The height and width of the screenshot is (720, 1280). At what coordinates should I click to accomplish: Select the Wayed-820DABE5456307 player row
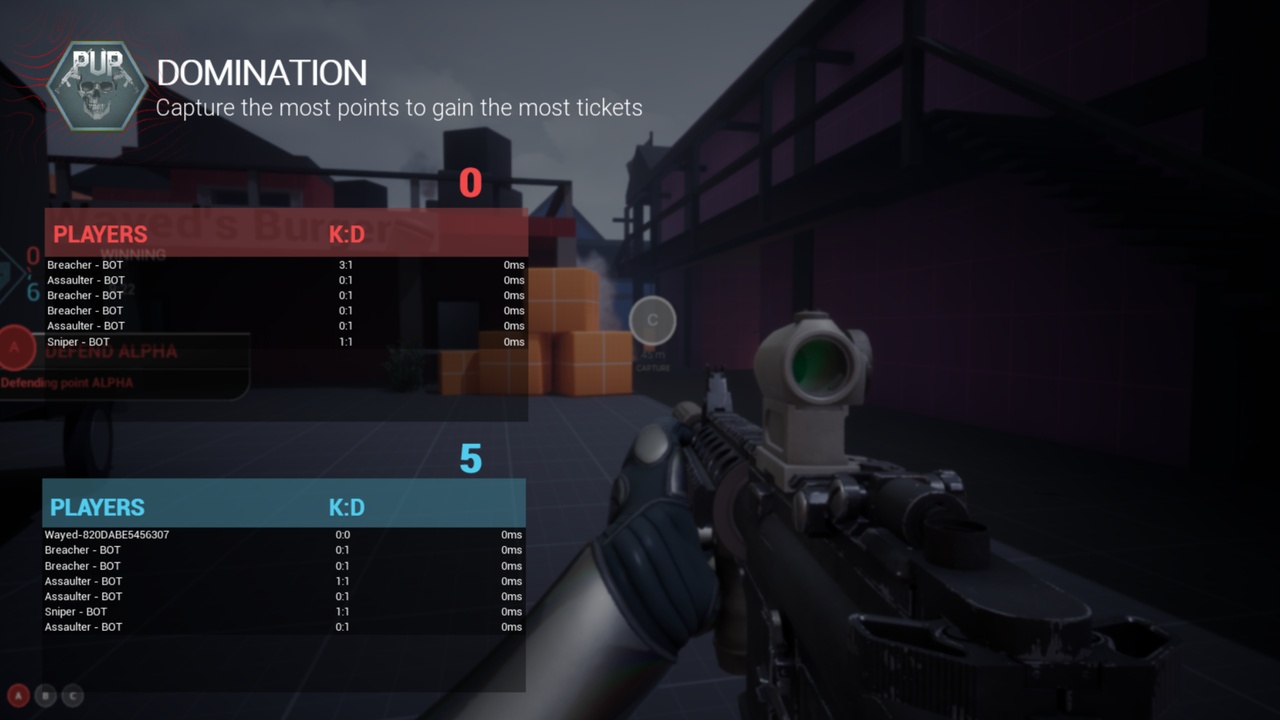(x=107, y=534)
